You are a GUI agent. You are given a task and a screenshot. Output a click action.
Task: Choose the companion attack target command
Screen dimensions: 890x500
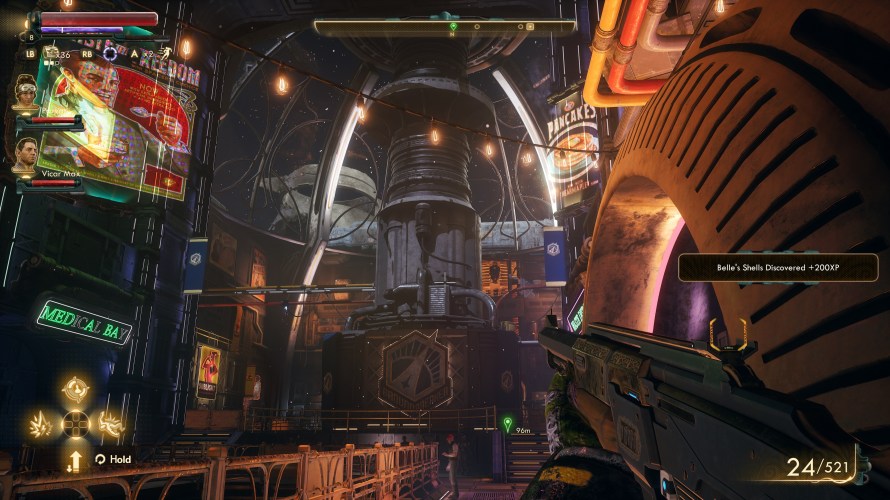76,390
